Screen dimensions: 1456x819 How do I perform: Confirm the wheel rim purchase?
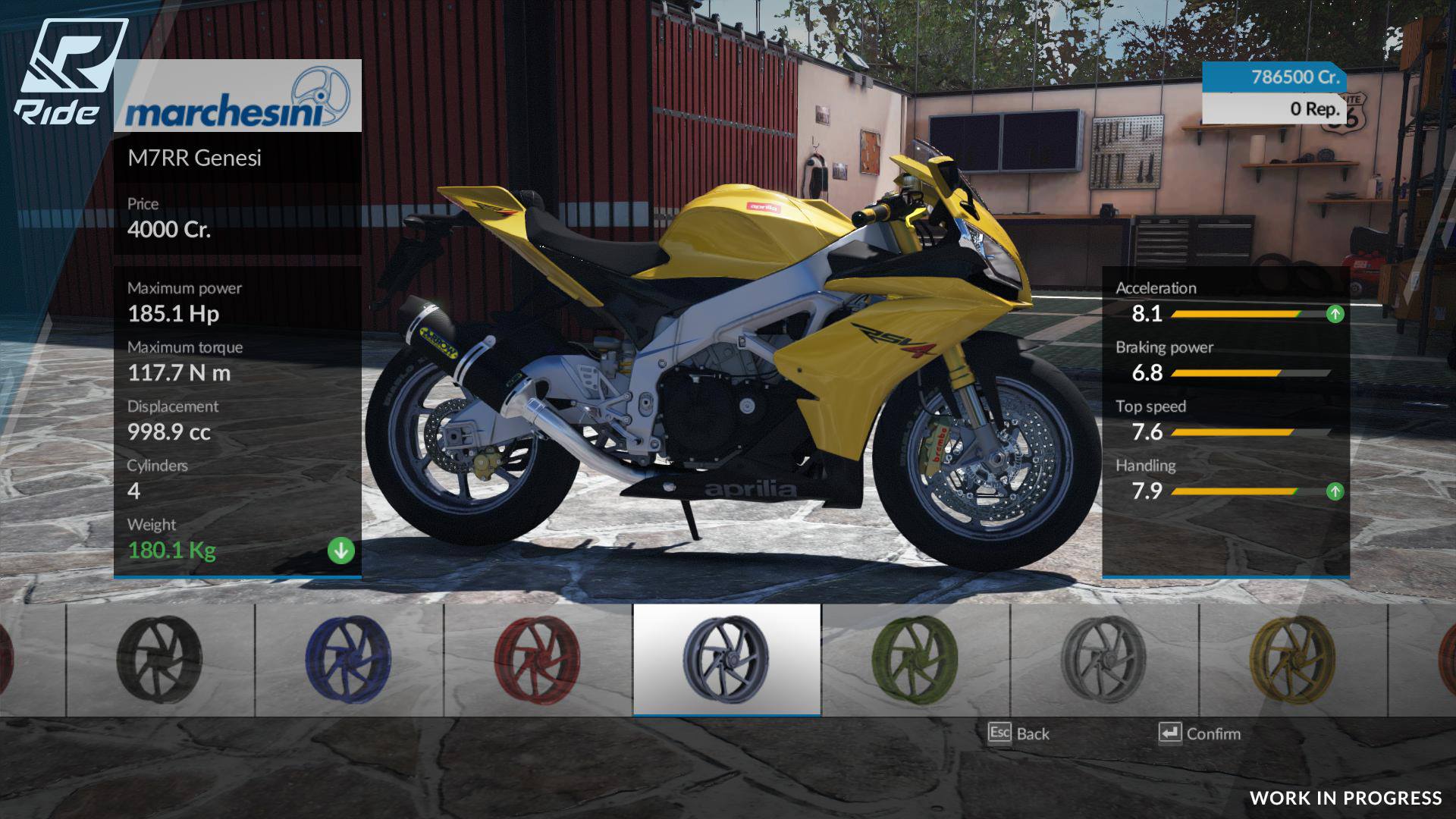click(1200, 733)
